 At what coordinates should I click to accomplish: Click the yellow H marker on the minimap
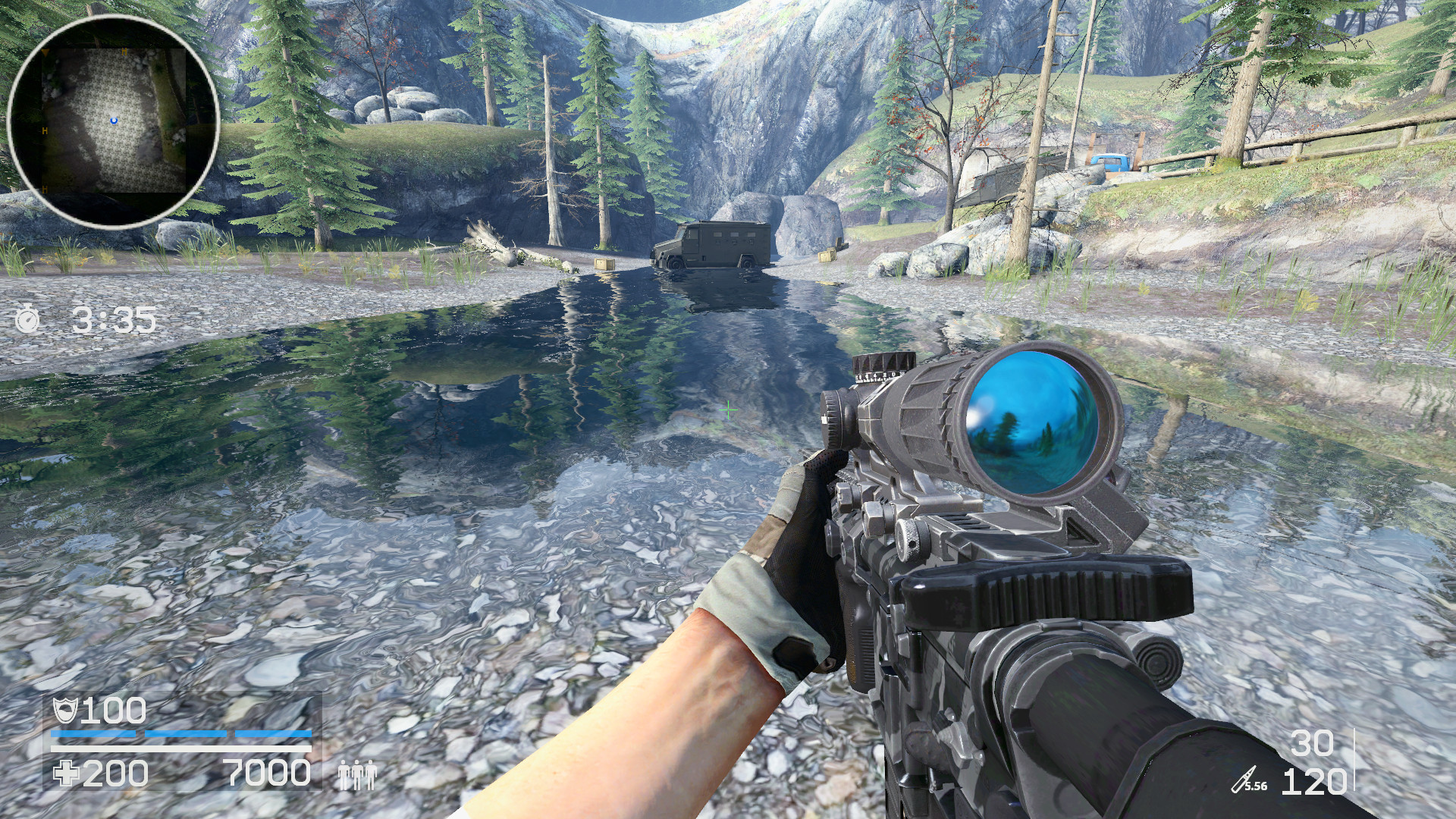click(124, 51)
